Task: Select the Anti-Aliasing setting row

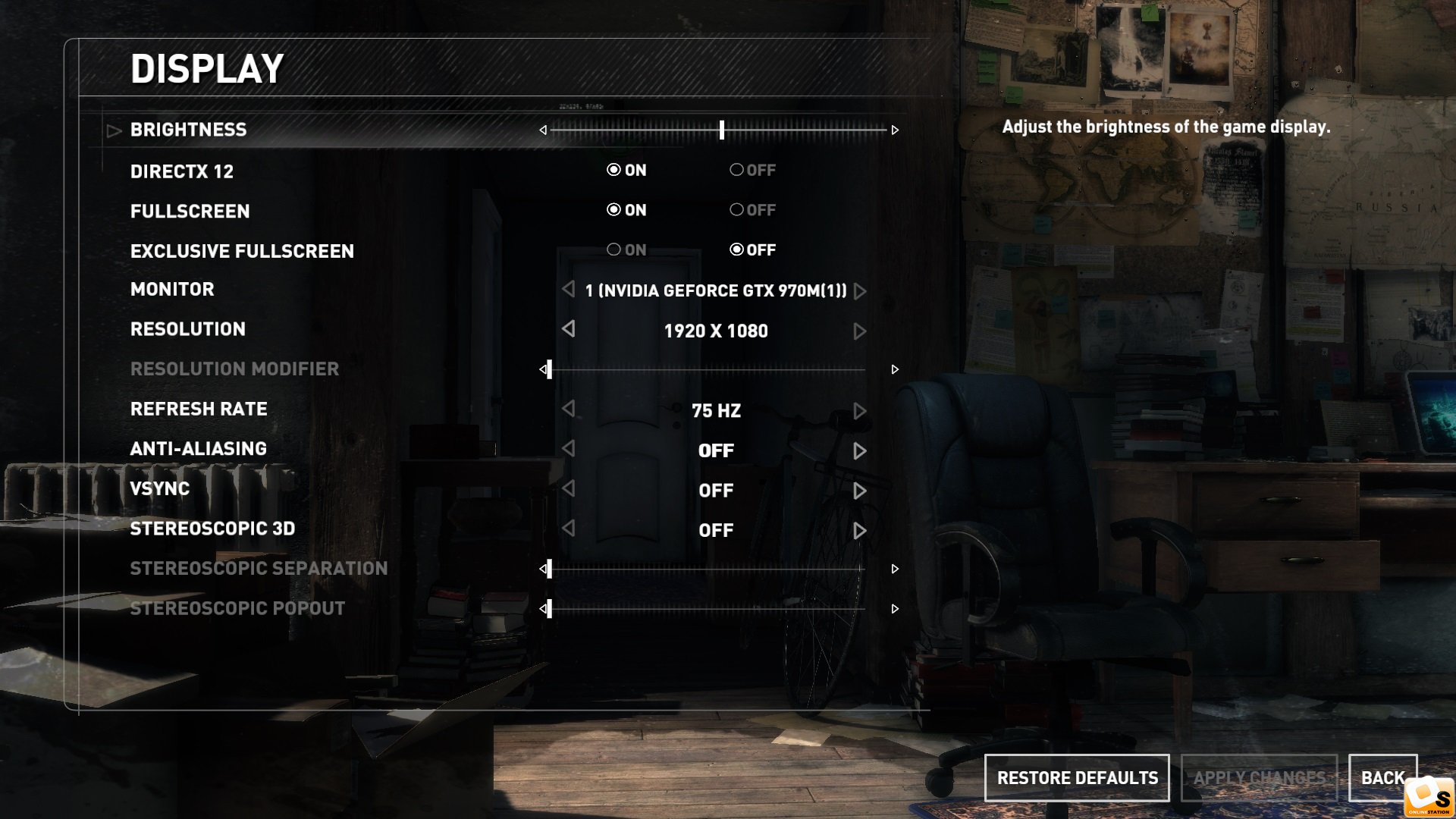Action: (x=199, y=449)
